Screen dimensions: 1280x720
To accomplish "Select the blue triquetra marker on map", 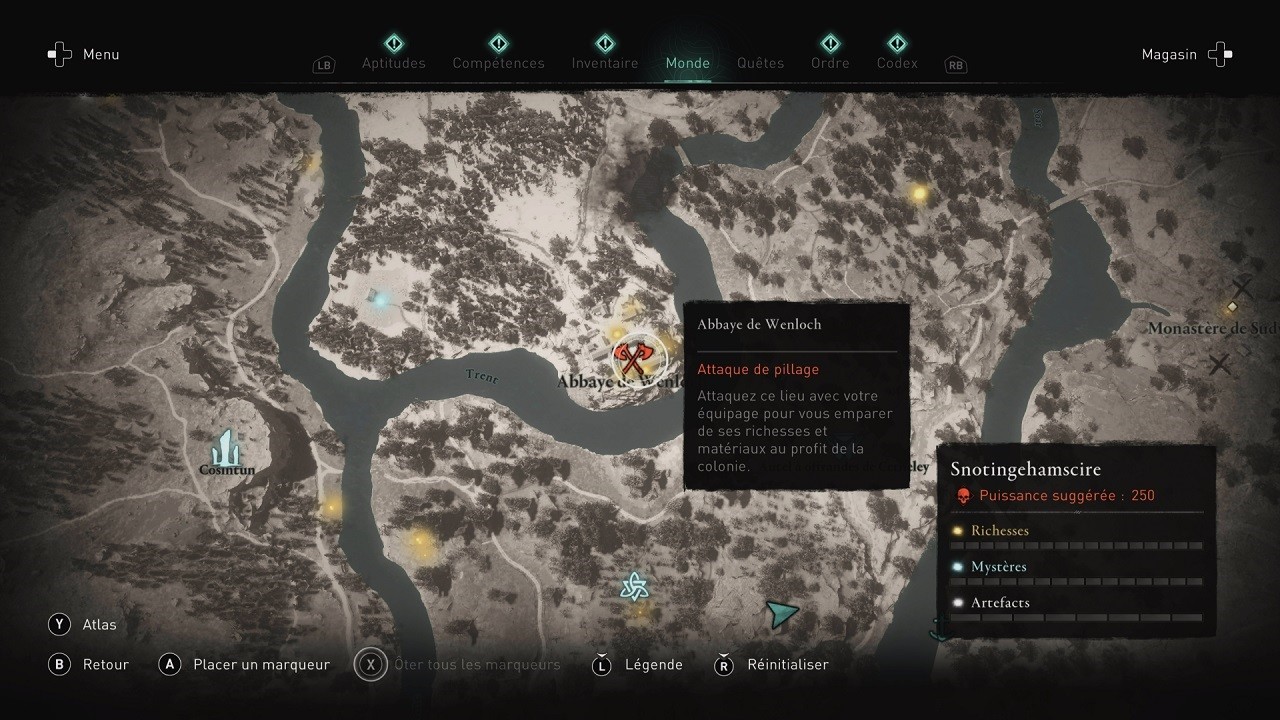I will [632, 586].
